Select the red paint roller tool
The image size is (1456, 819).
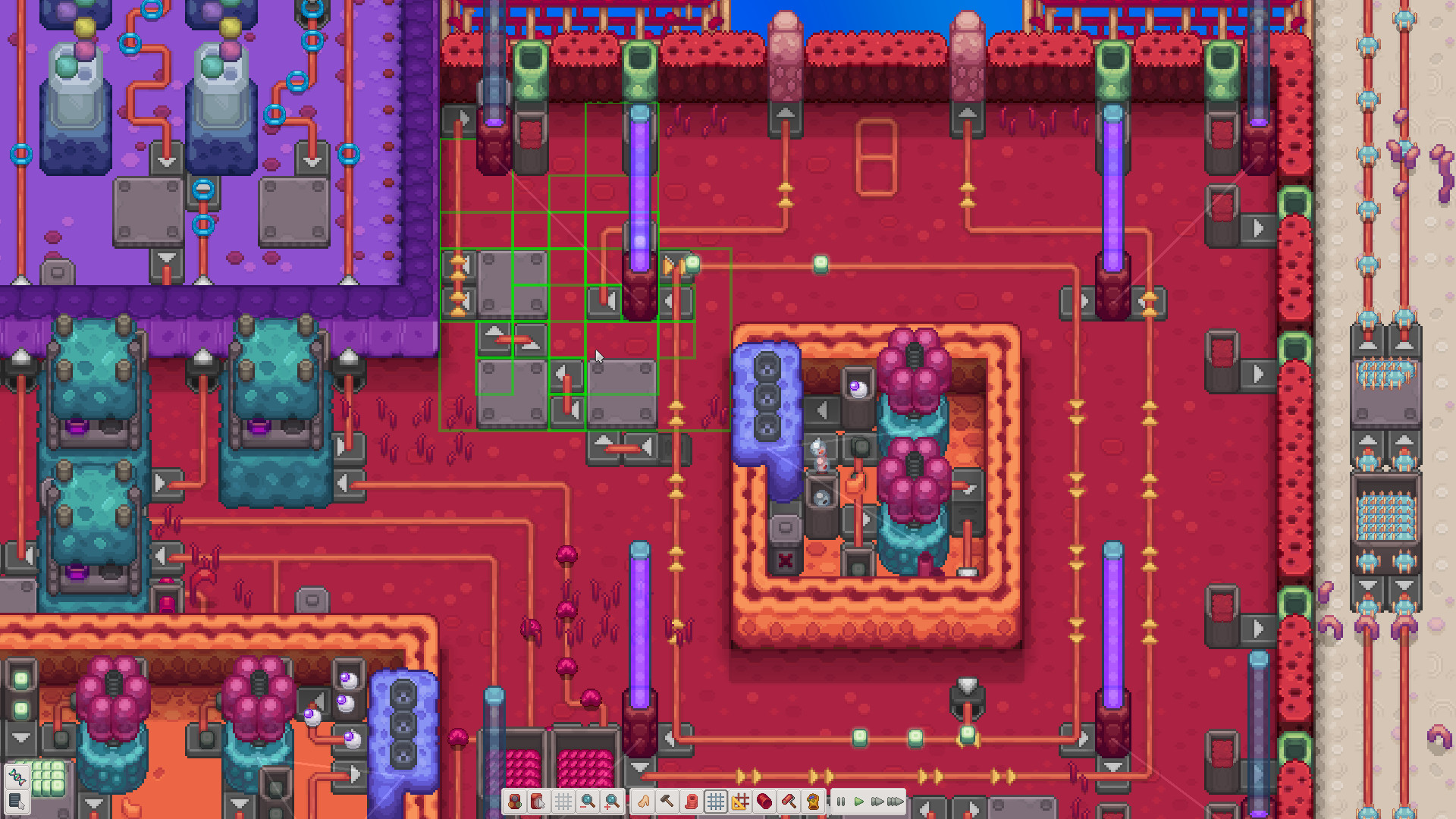click(787, 800)
